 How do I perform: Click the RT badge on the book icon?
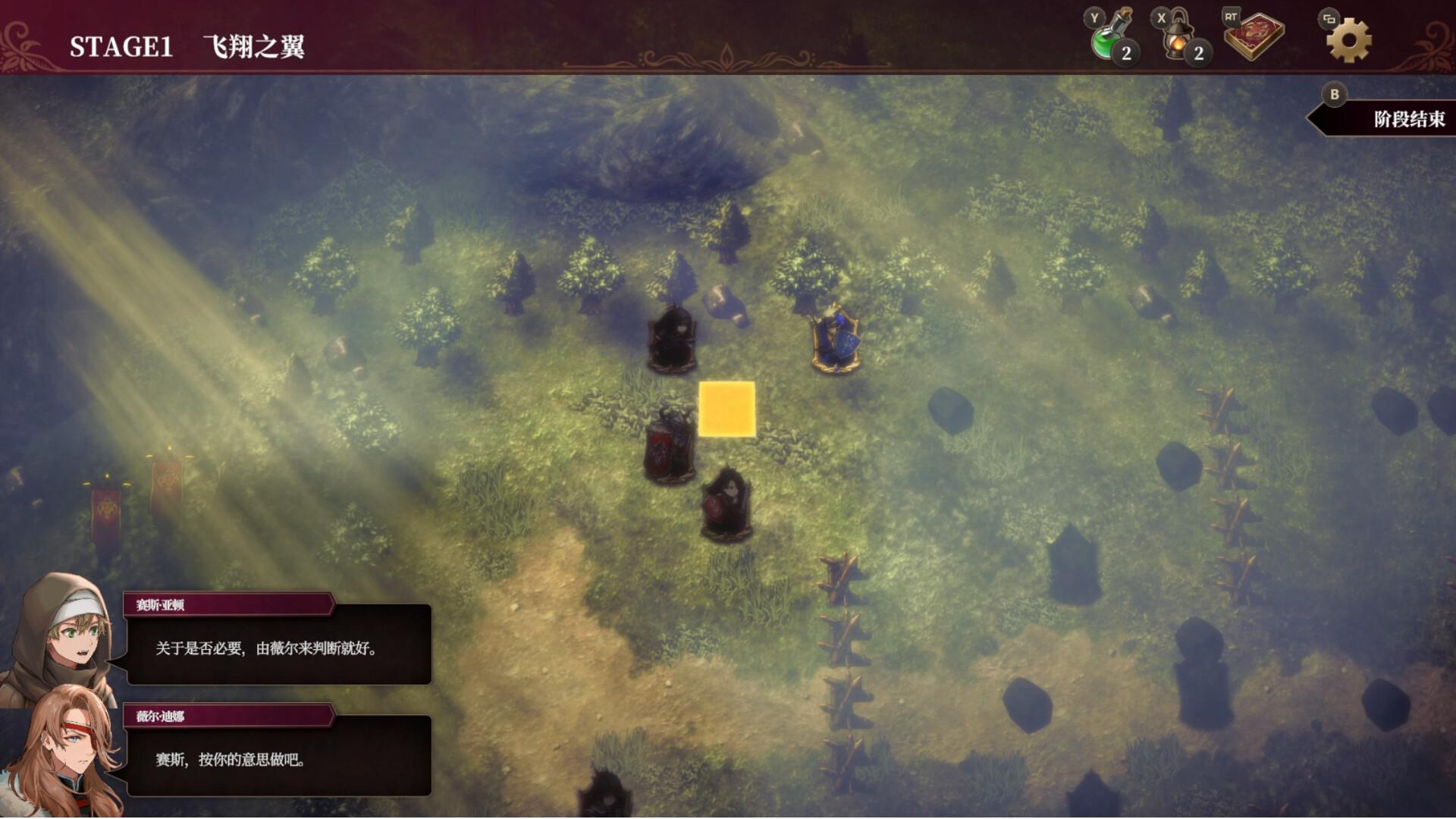coord(1232,16)
